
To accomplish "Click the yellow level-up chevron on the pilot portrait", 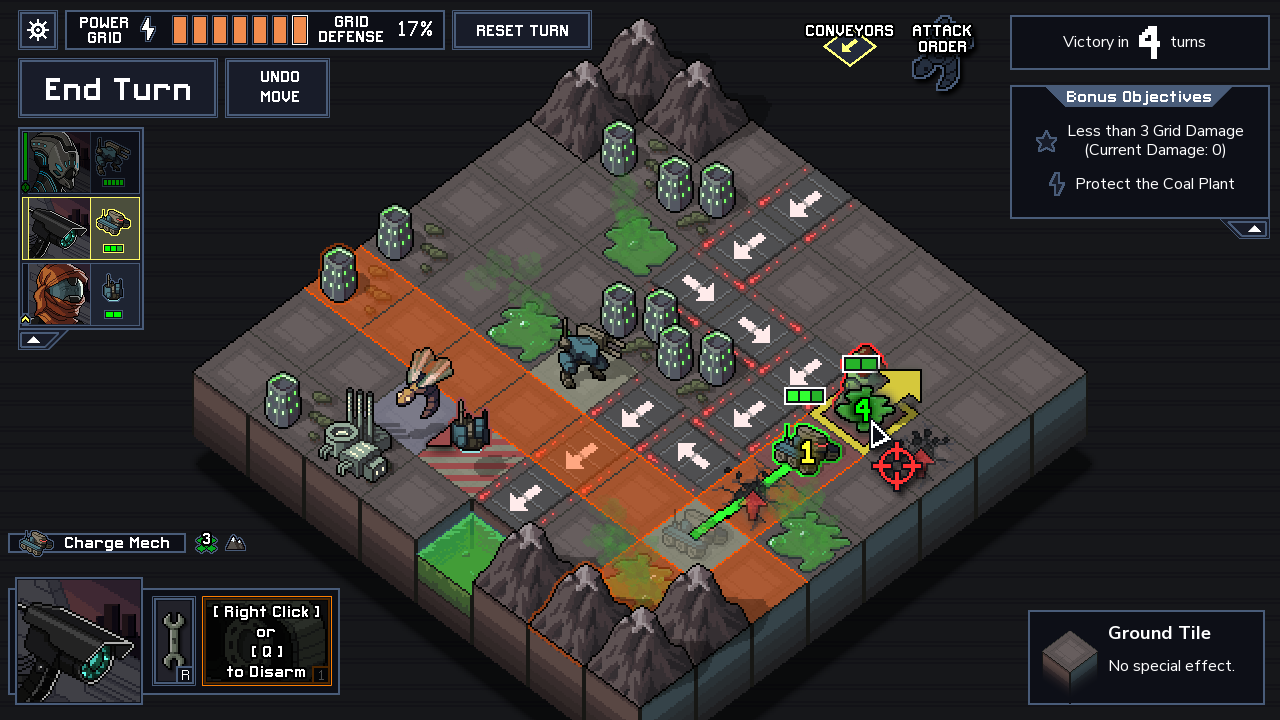I will [x=23, y=321].
